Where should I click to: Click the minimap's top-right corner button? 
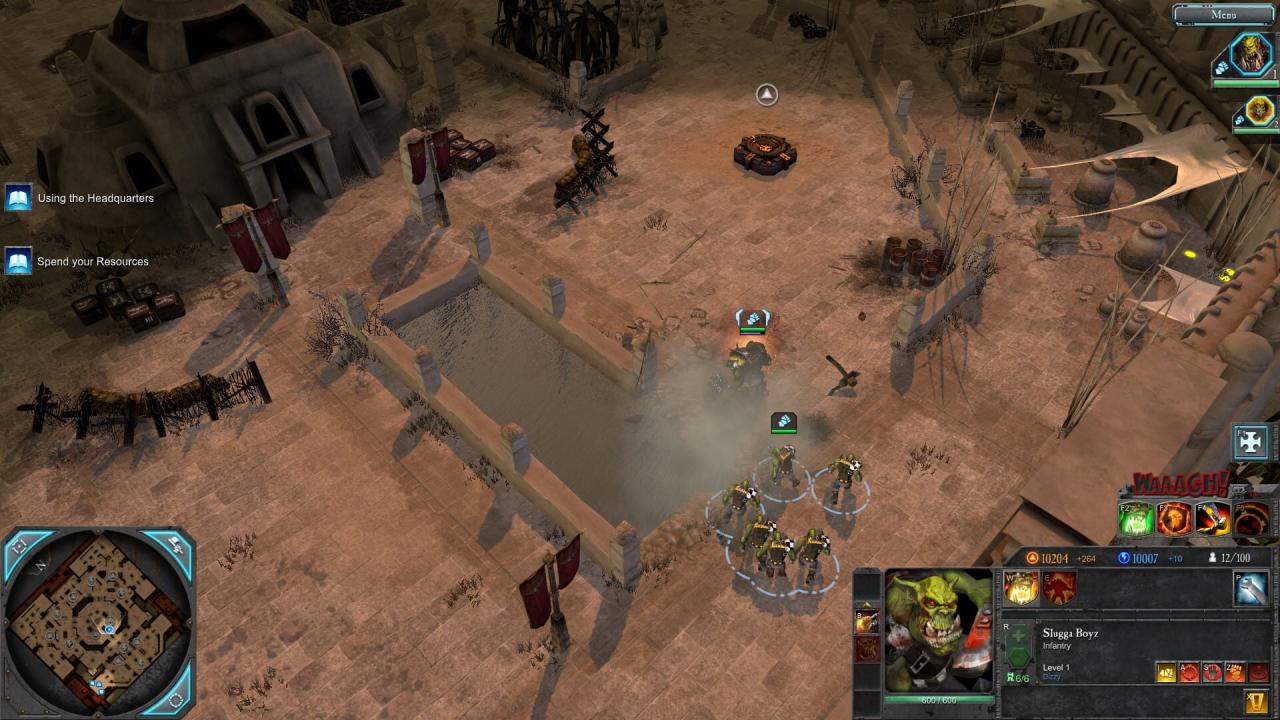pyautogui.click(x=176, y=546)
